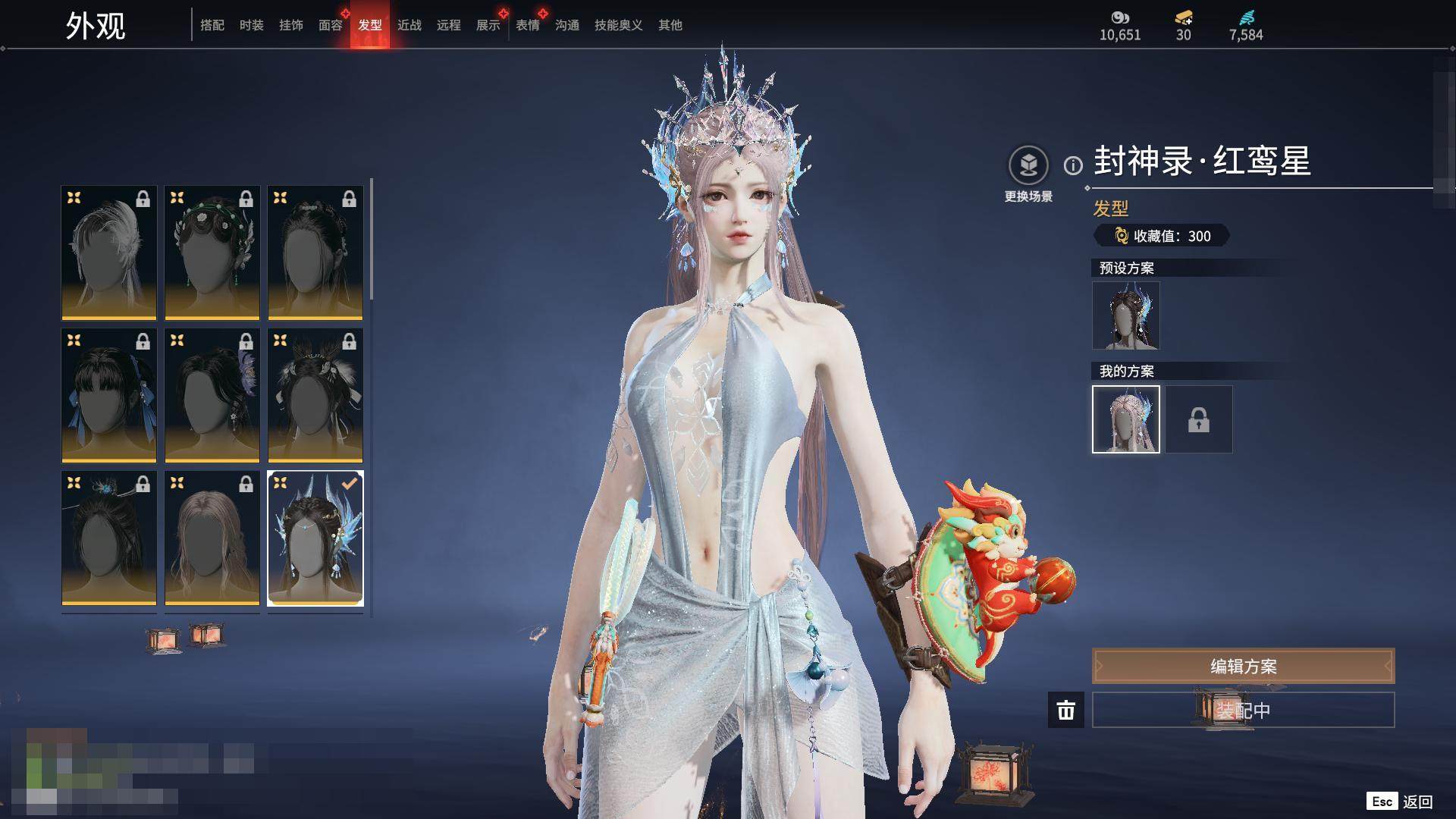Image resolution: width=1456 pixels, height=819 pixels.
Task: Switch to the 远程 tab
Action: pyautogui.click(x=449, y=25)
